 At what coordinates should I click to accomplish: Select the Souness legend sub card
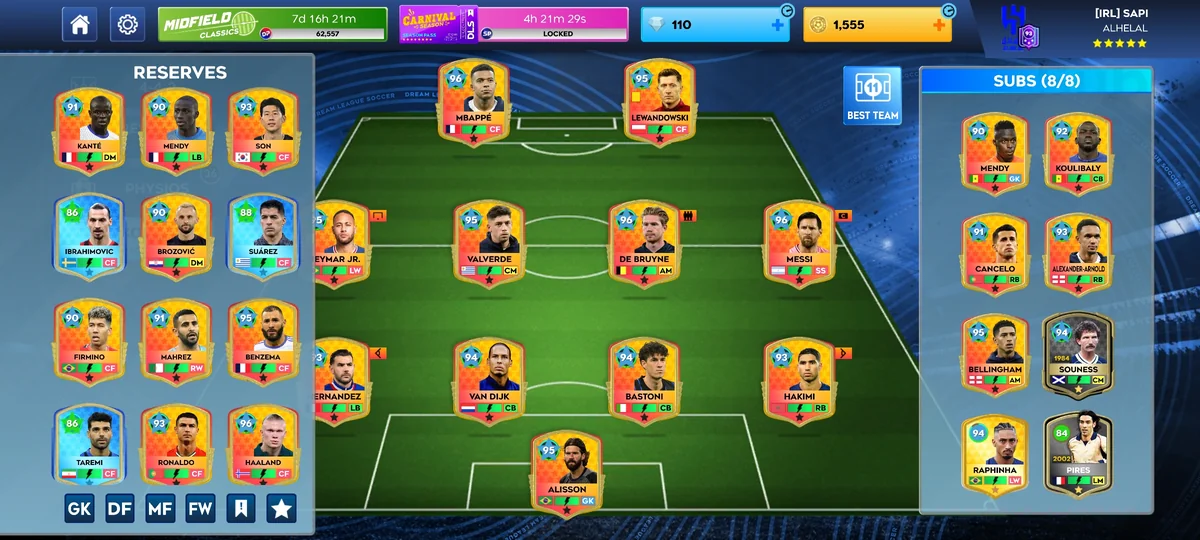(x=1077, y=355)
